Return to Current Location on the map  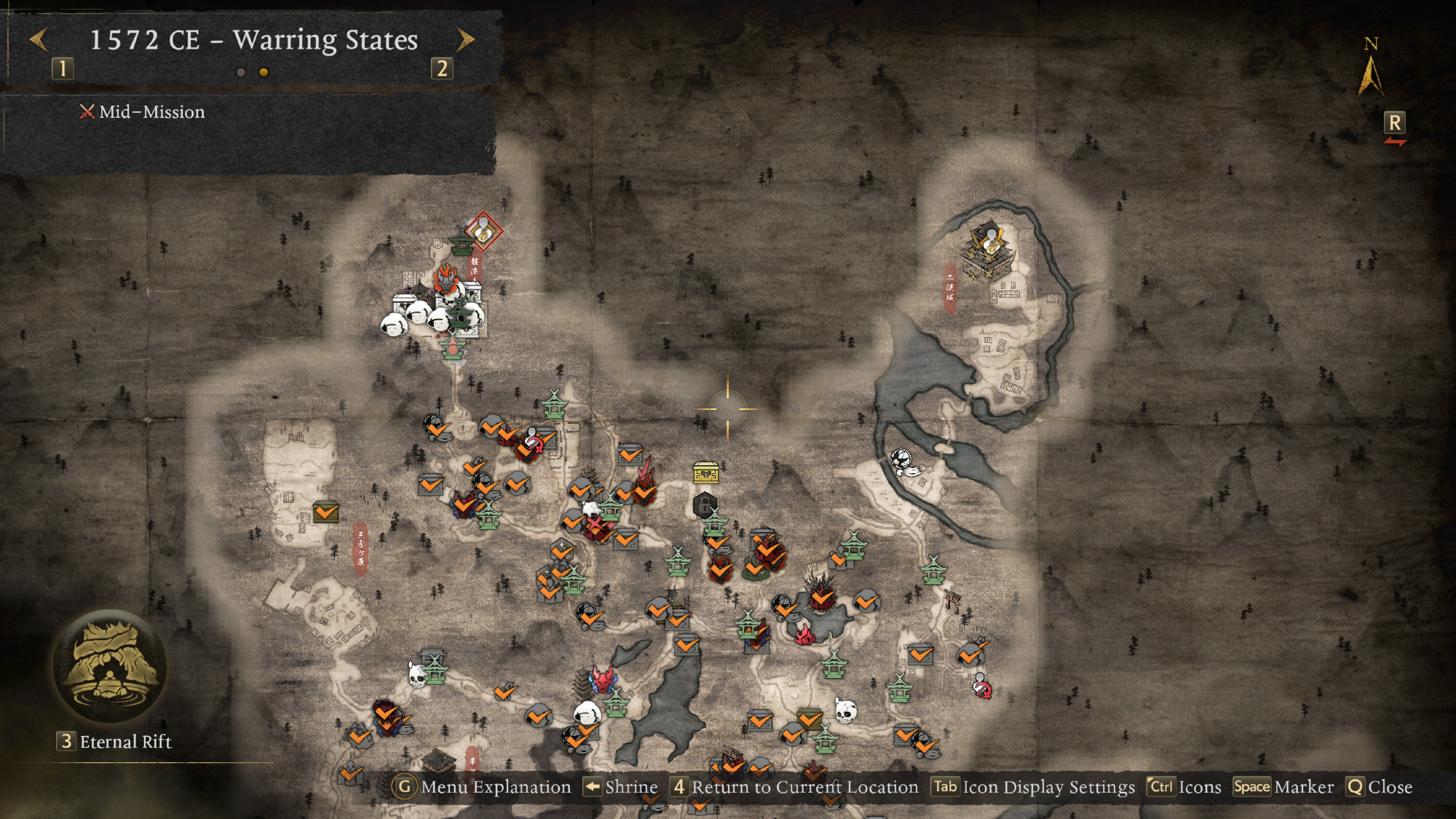click(795, 787)
